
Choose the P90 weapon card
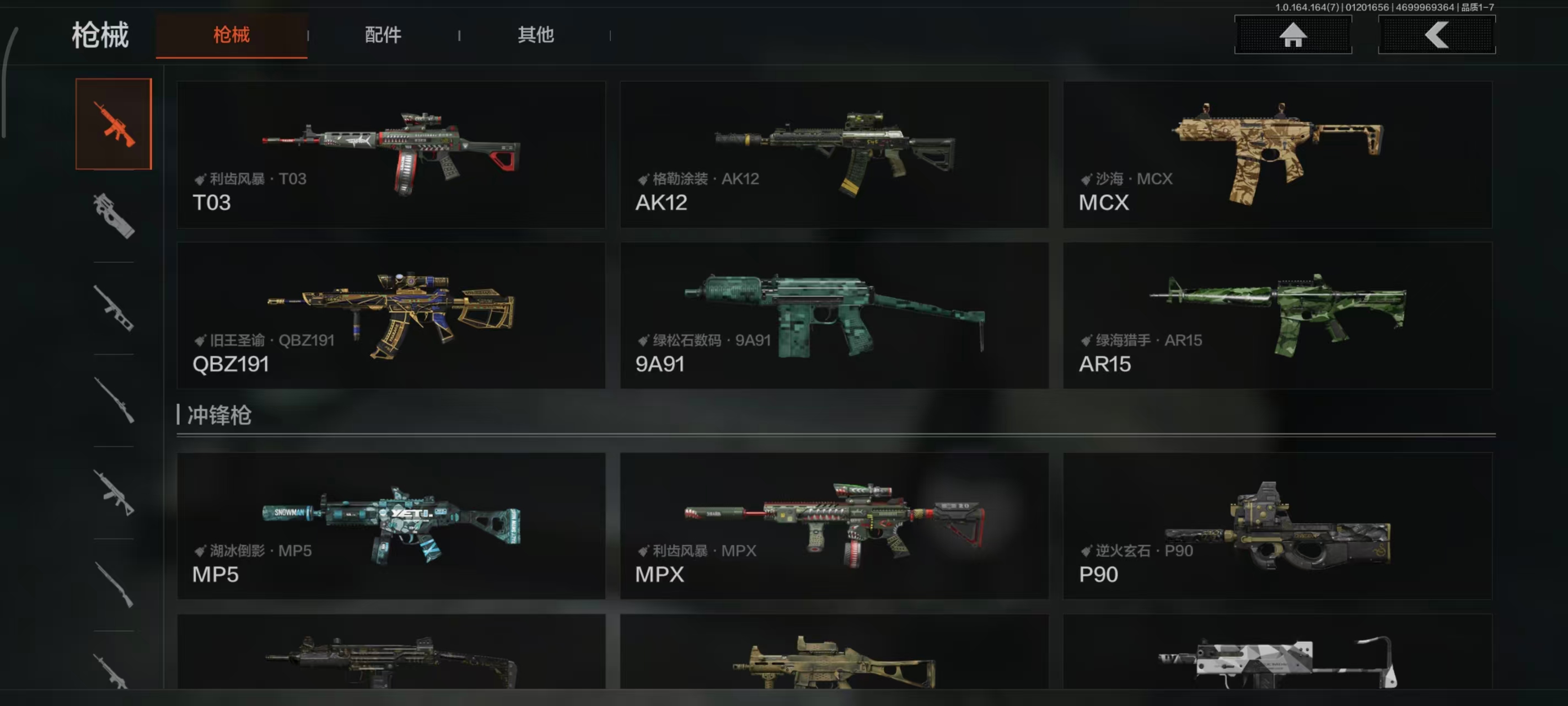[x=1277, y=526]
